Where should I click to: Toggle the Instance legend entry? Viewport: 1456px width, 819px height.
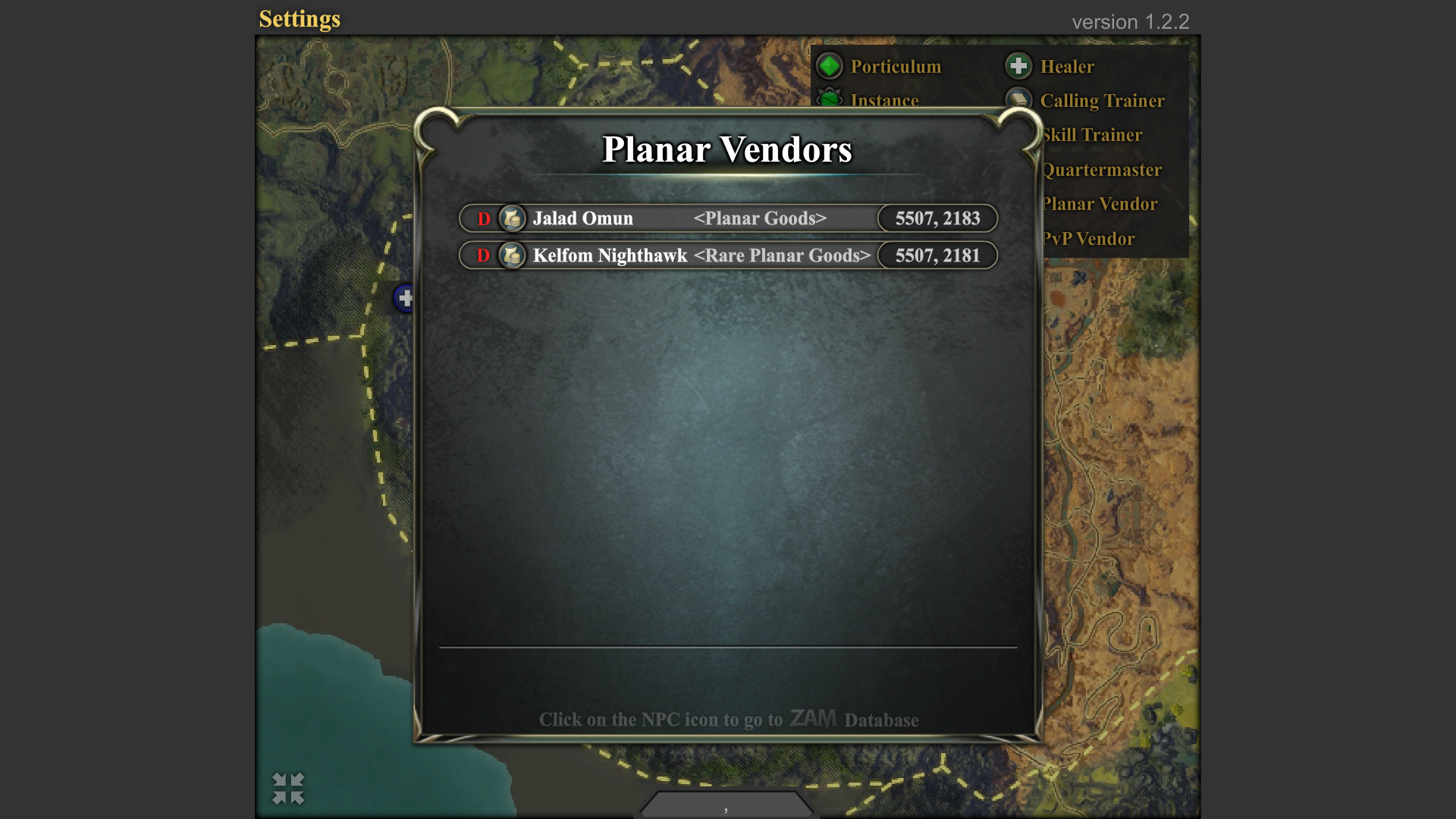(883, 99)
